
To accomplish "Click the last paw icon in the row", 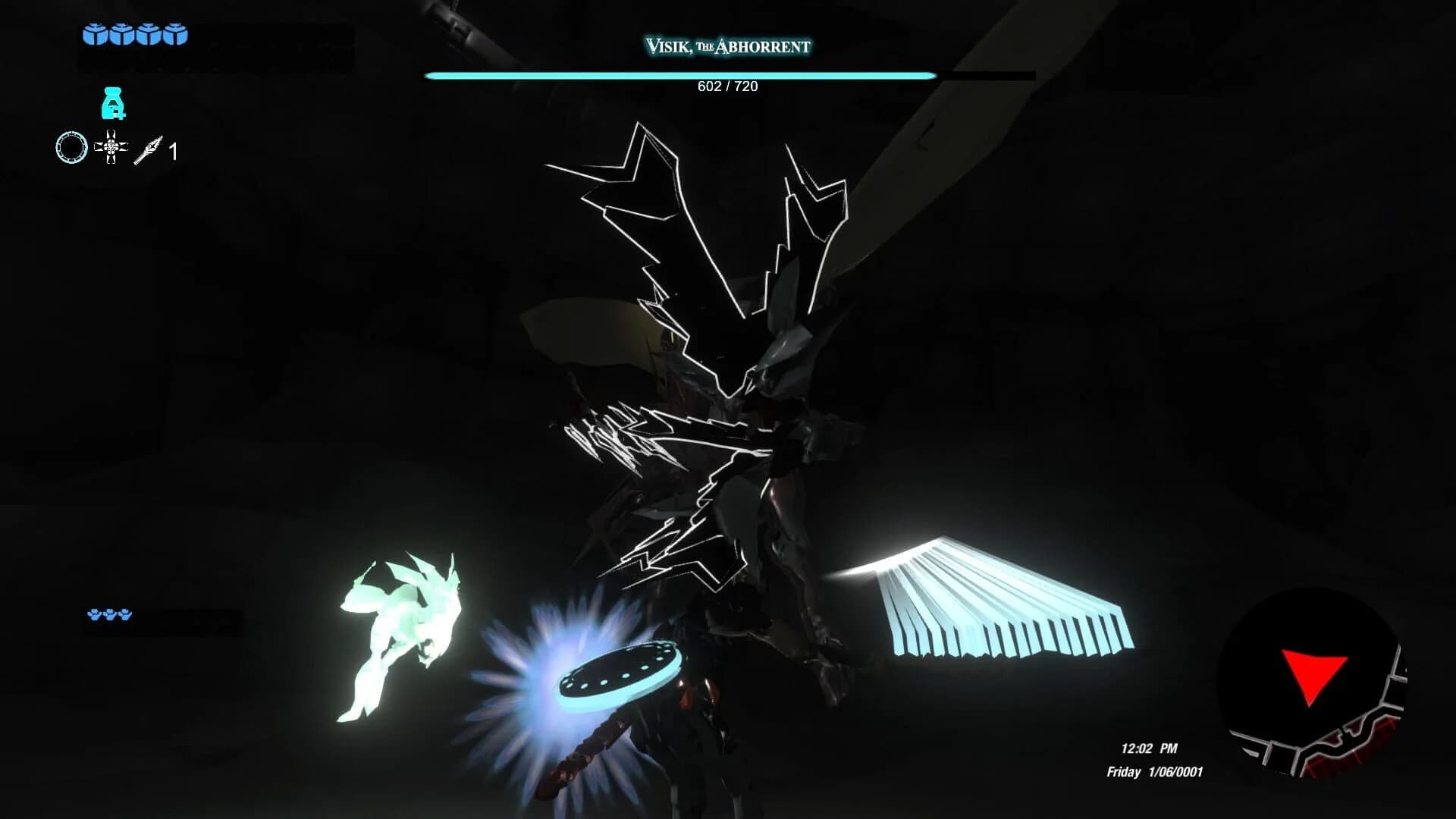I will point(125,616).
